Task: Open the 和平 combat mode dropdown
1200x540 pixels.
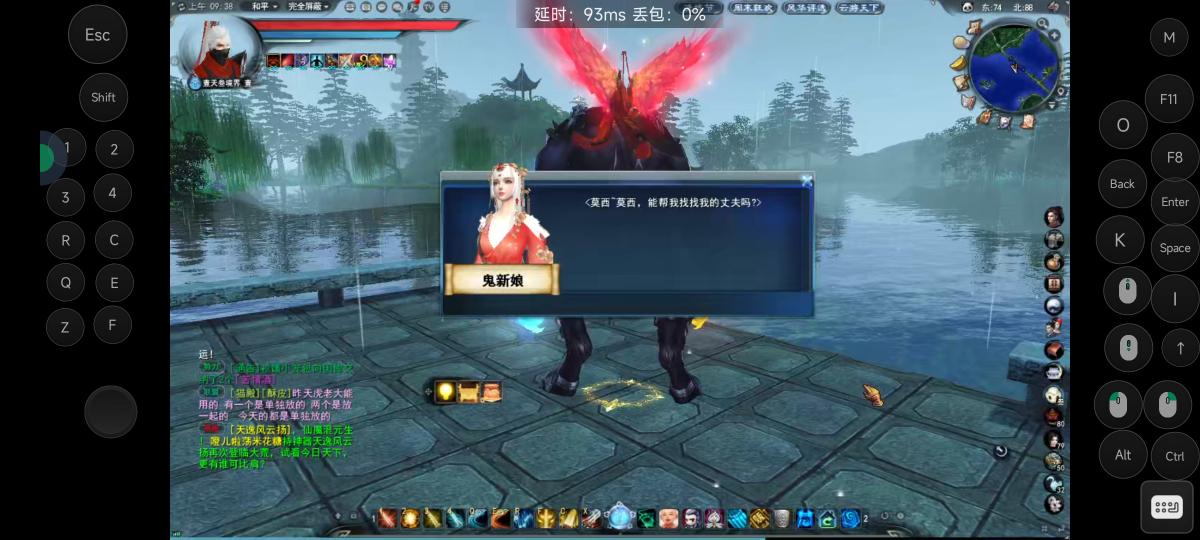Action: pos(265,6)
